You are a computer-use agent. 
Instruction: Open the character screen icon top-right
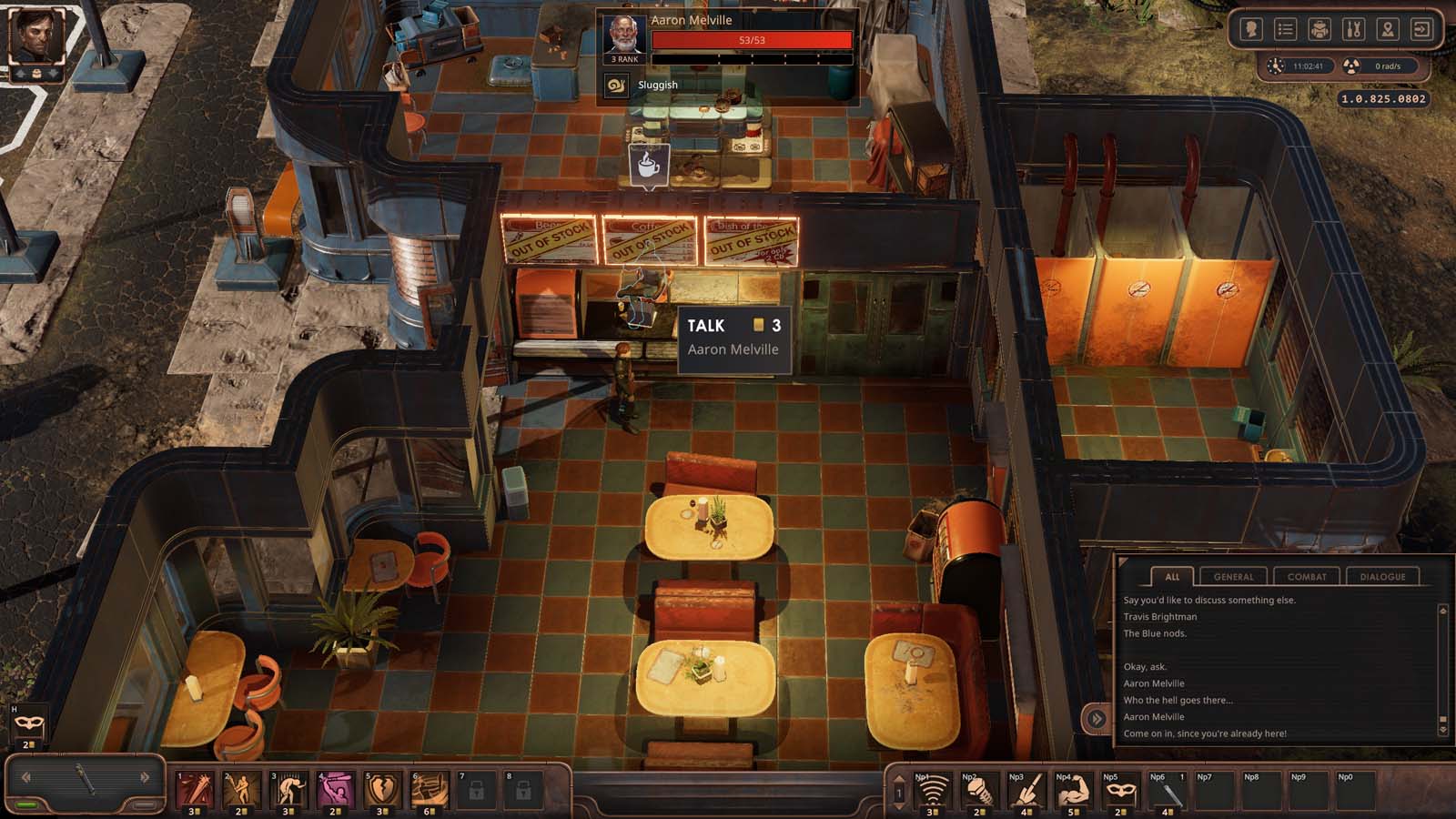pos(1251,28)
